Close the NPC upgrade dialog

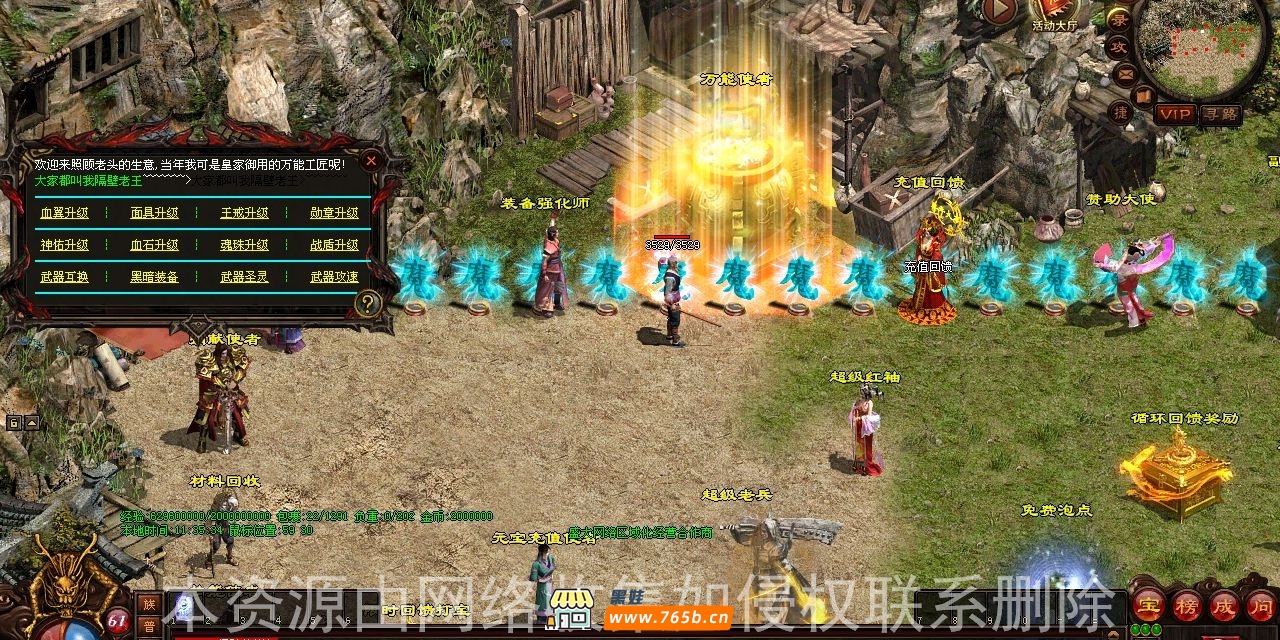pos(371,160)
